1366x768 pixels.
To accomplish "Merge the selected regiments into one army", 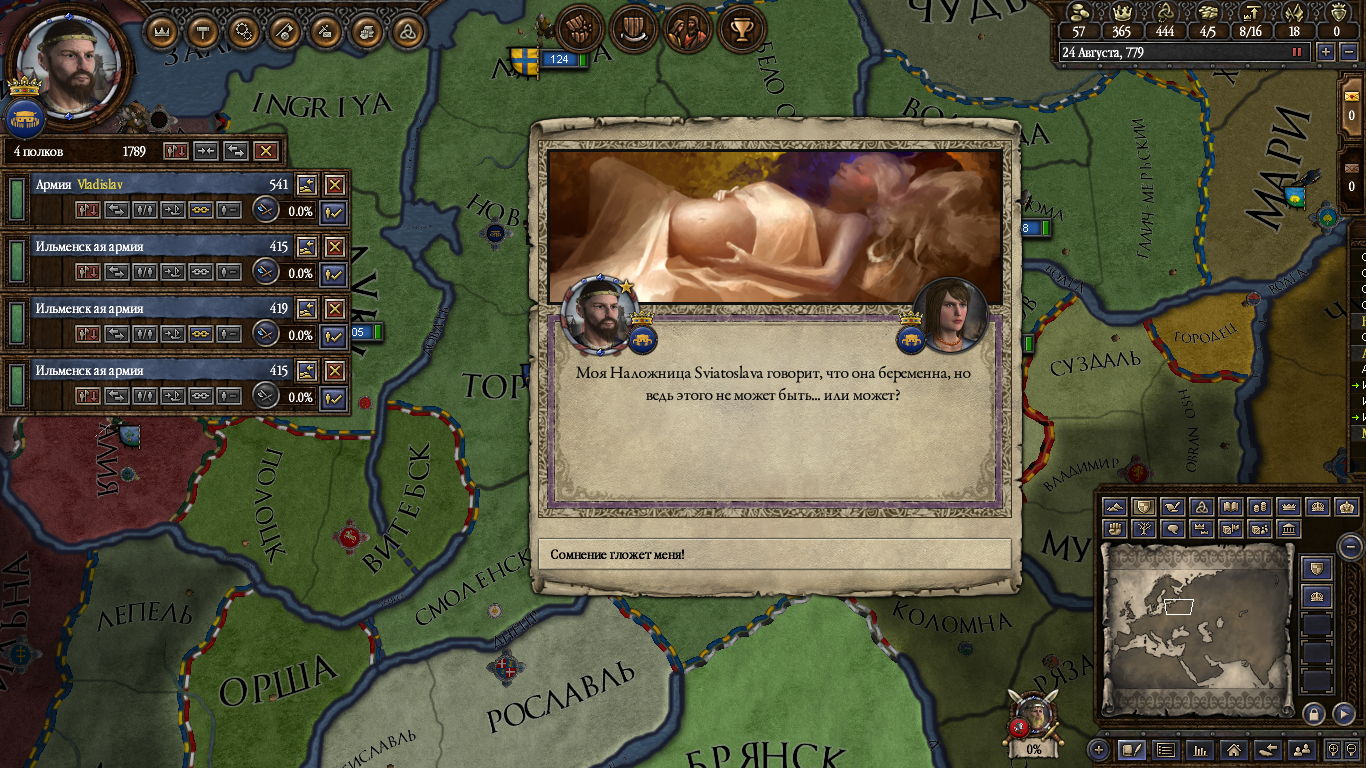I will [x=206, y=151].
